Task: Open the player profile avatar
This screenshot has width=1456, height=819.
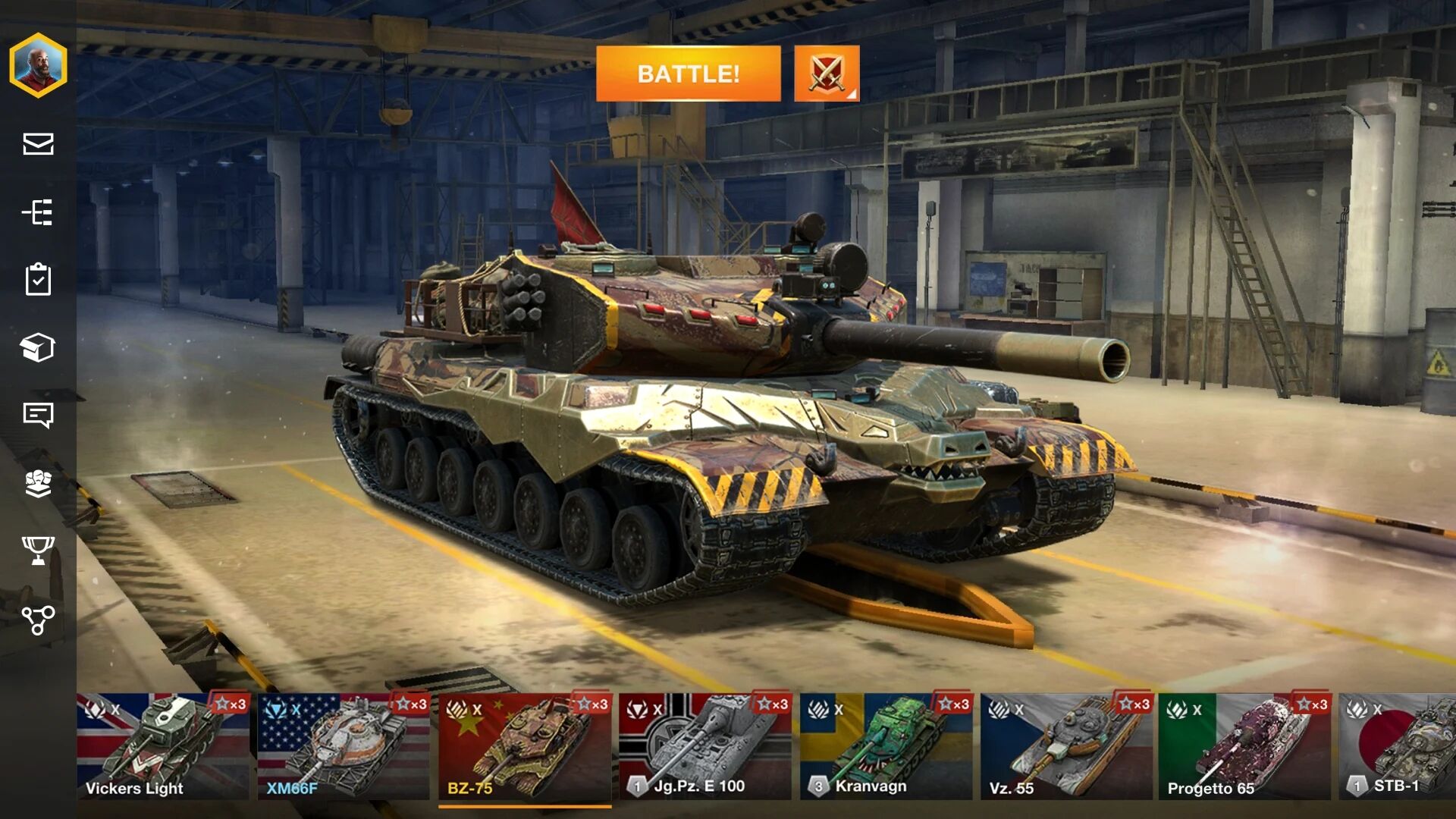Action: point(37,66)
